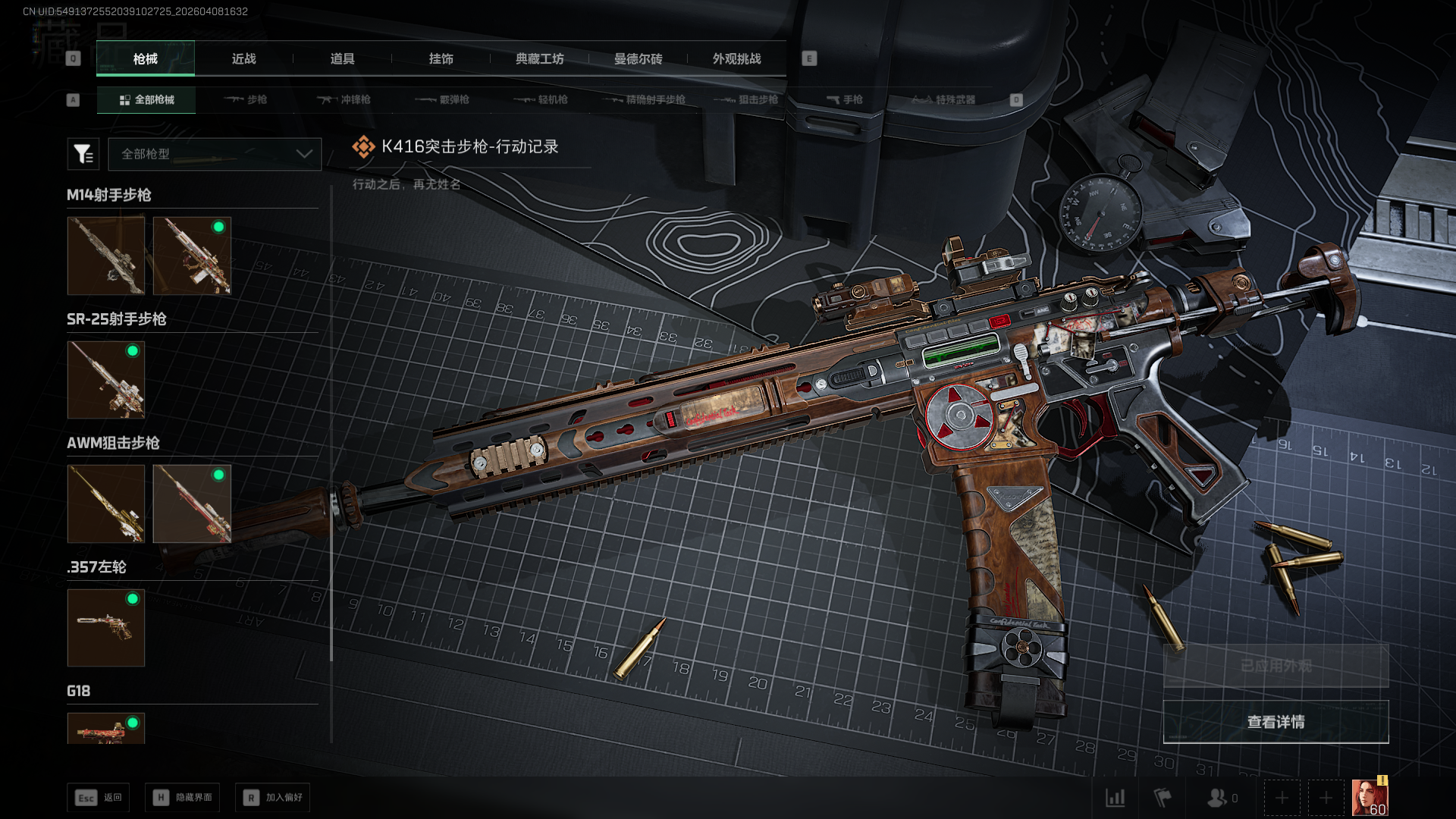Screen dimensions: 1456x819
Task: Add skin to favorites with 加入偏好
Action: tap(273, 798)
